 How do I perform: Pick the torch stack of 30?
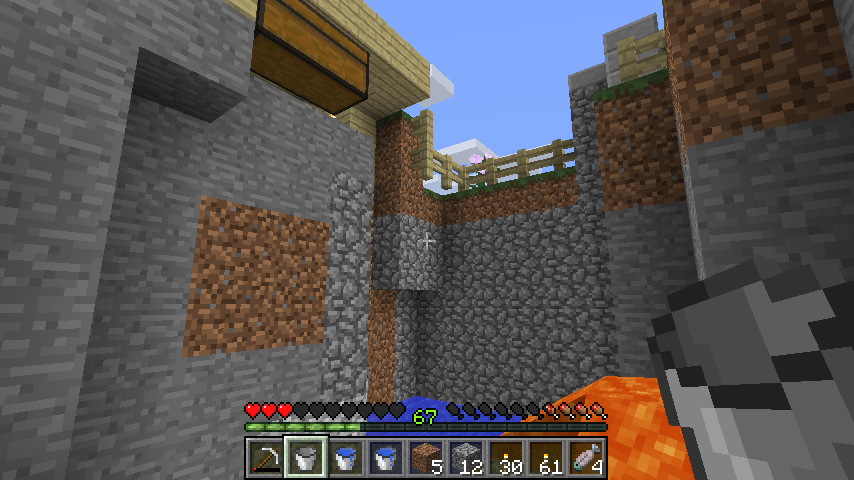tap(505, 457)
